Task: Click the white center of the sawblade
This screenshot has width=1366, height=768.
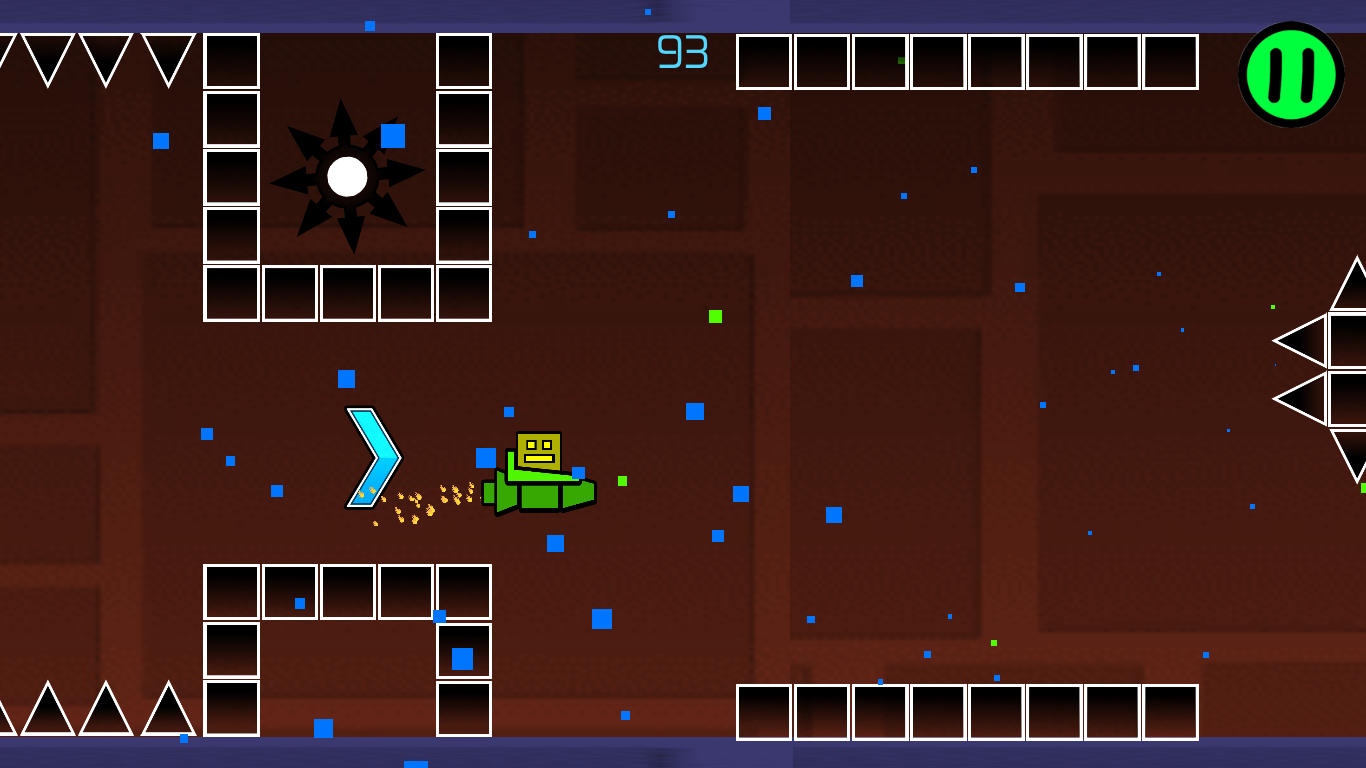Action: [348, 178]
